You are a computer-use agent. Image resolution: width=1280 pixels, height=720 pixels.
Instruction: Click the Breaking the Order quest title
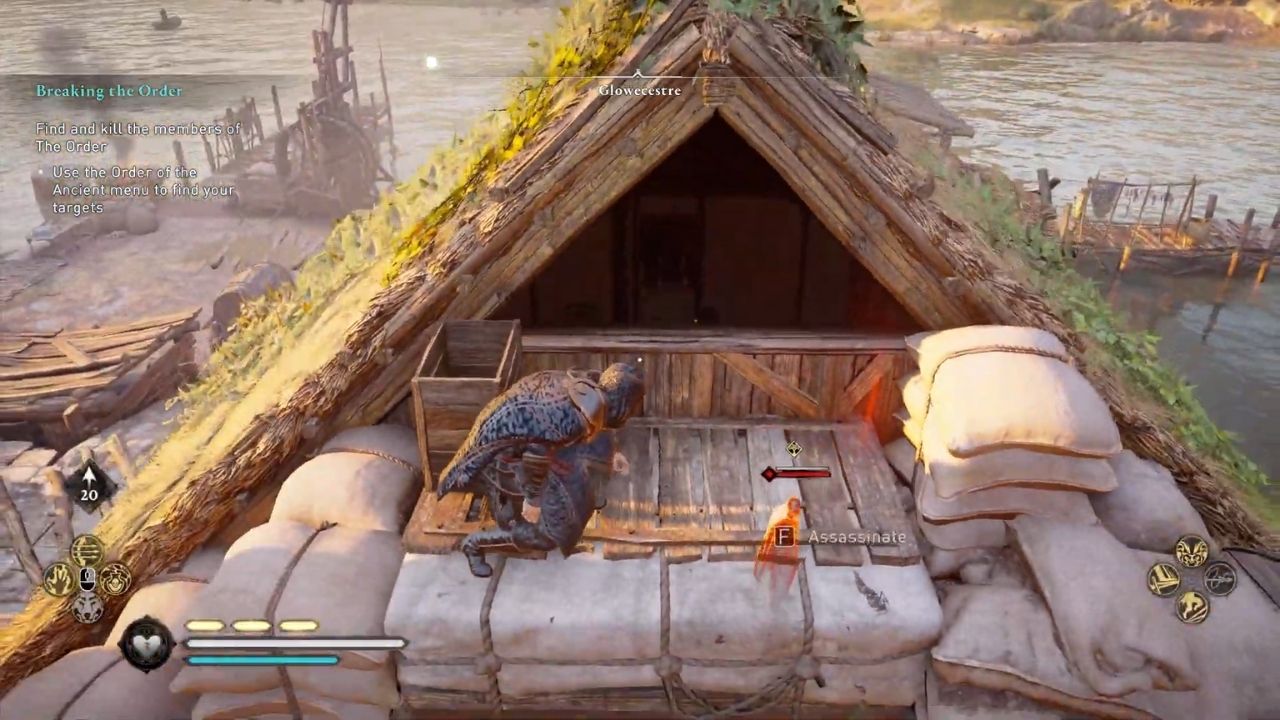(110, 91)
